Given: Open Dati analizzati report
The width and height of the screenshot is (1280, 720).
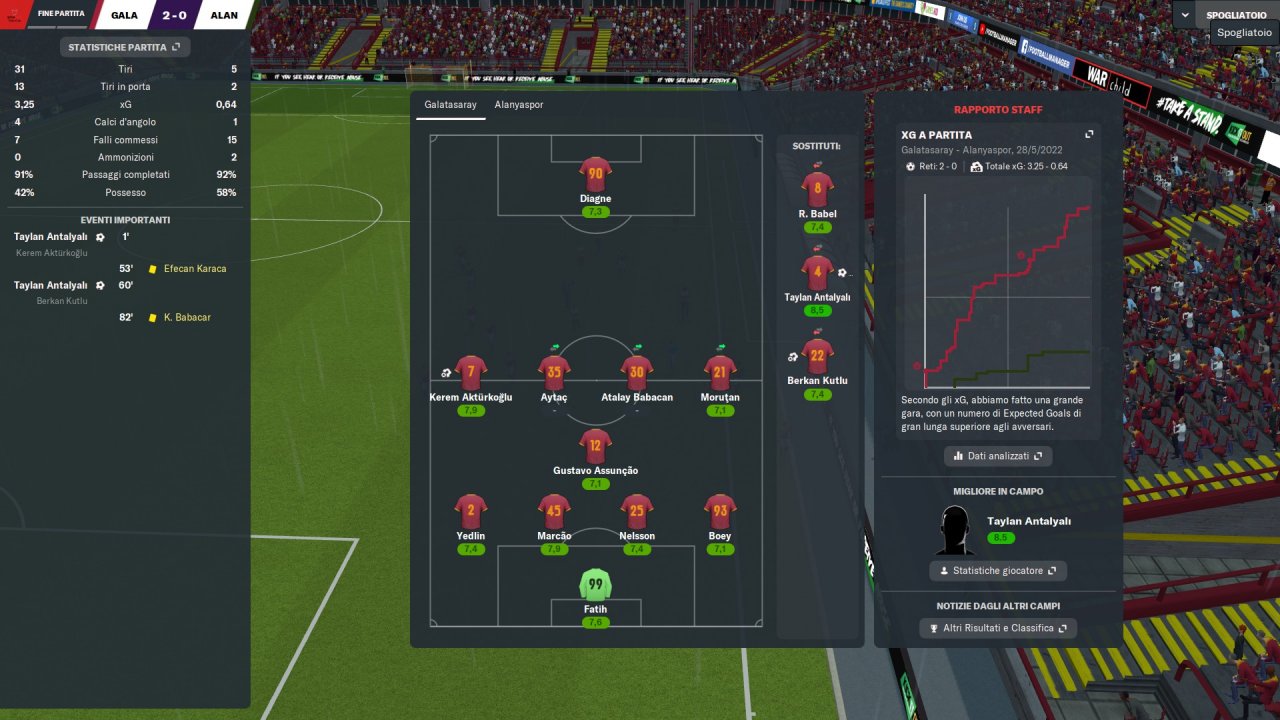Looking at the screenshot, I should point(997,456).
